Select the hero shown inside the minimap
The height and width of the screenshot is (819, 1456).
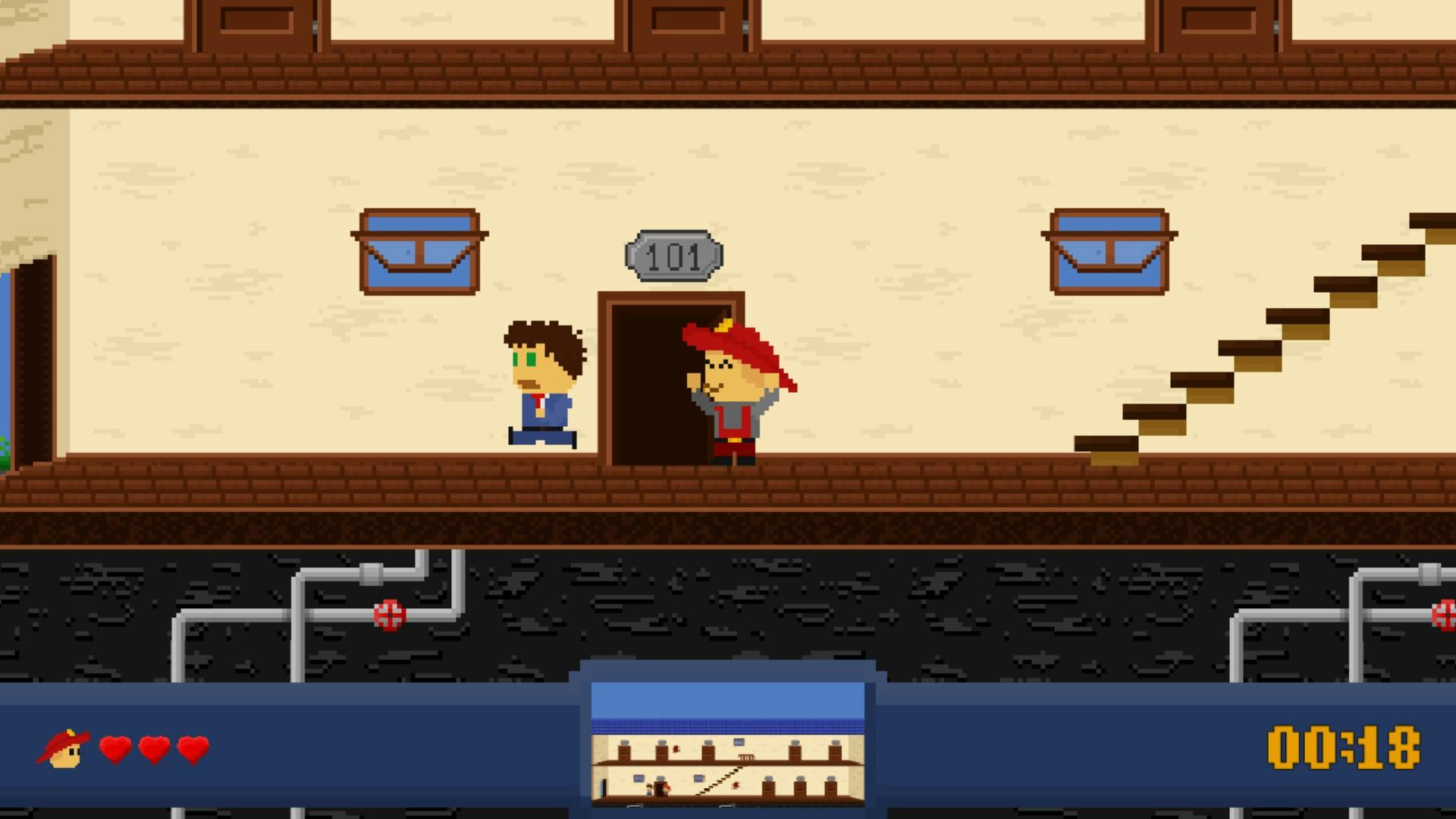coord(667,789)
